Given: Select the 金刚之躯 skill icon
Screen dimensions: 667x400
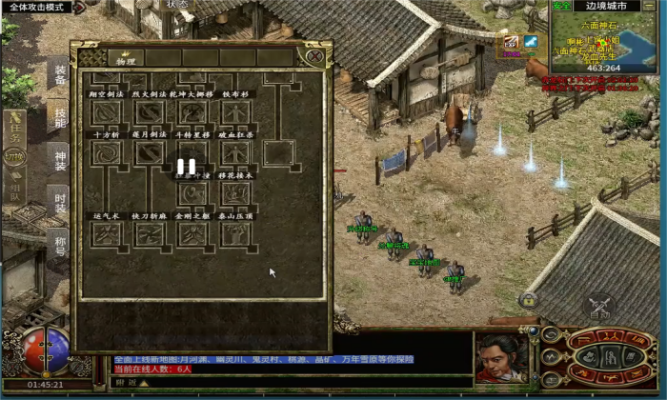Looking at the screenshot, I should (x=192, y=234).
